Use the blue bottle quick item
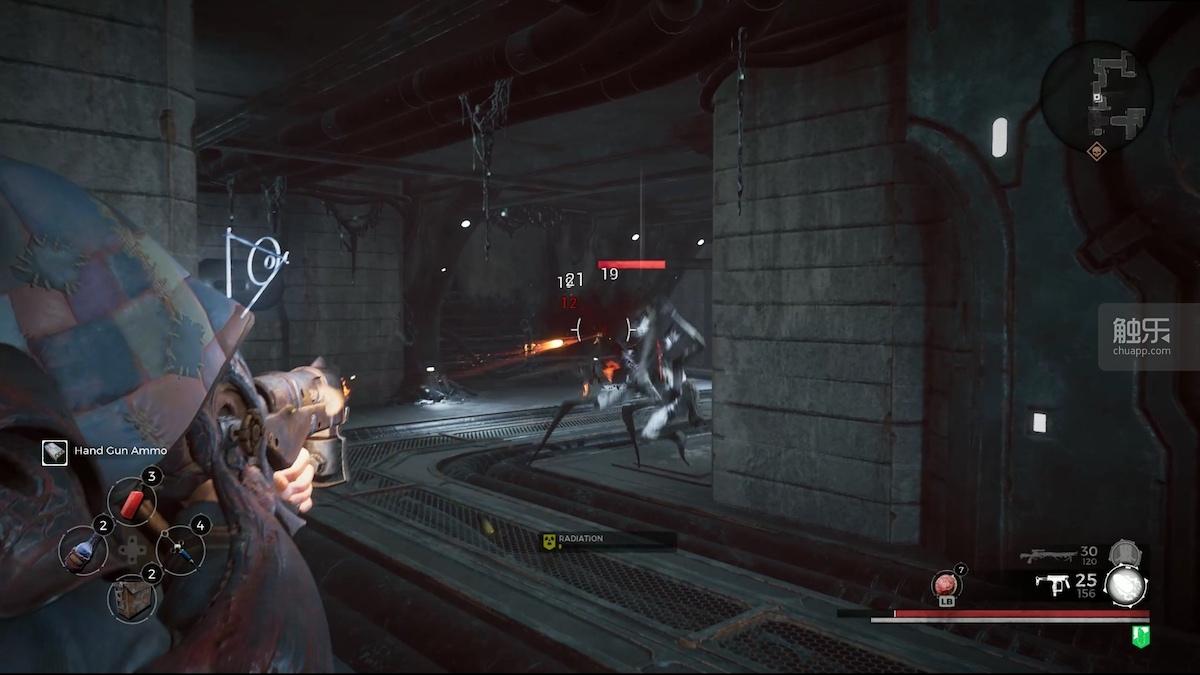This screenshot has width=1200, height=675. coord(82,550)
